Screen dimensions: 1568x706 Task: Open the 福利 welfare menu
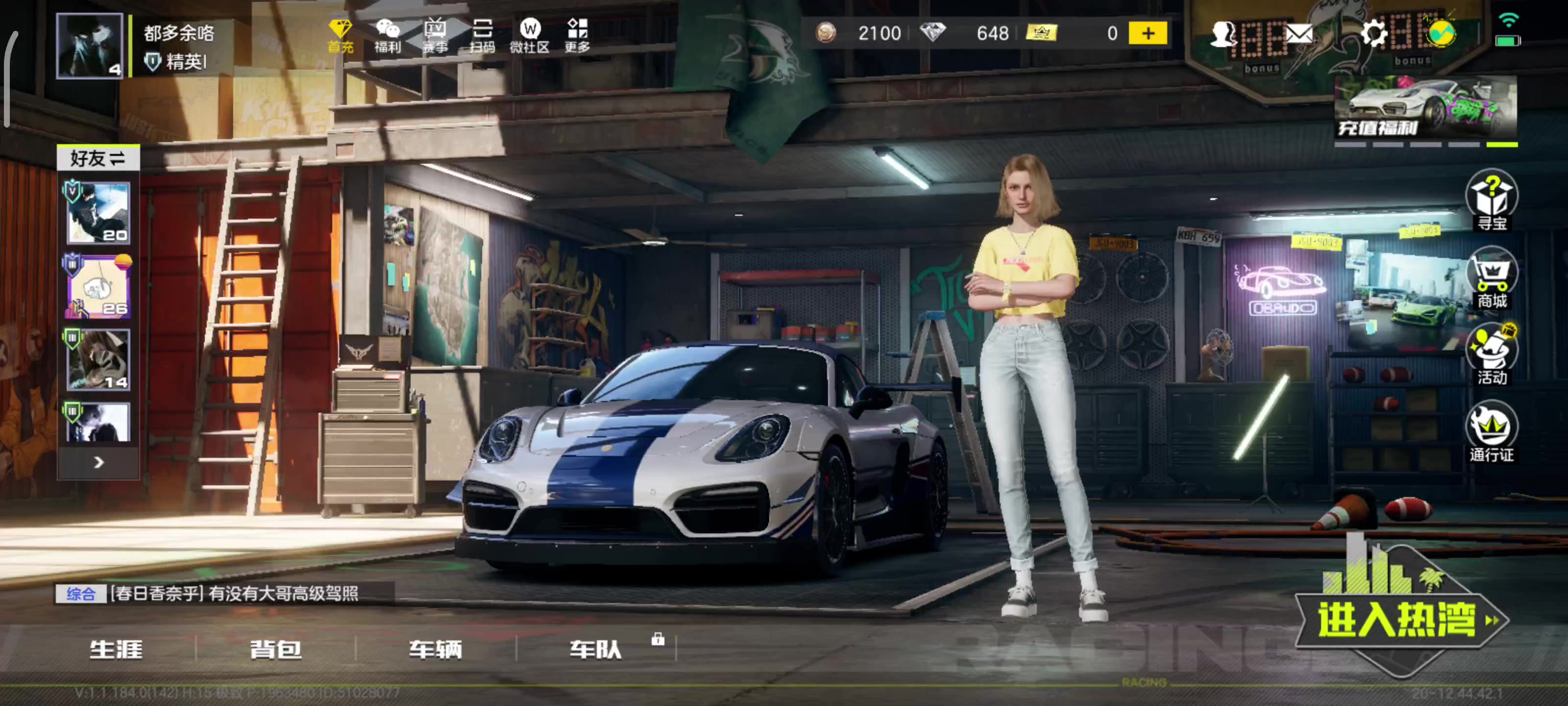tap(388, 35)
